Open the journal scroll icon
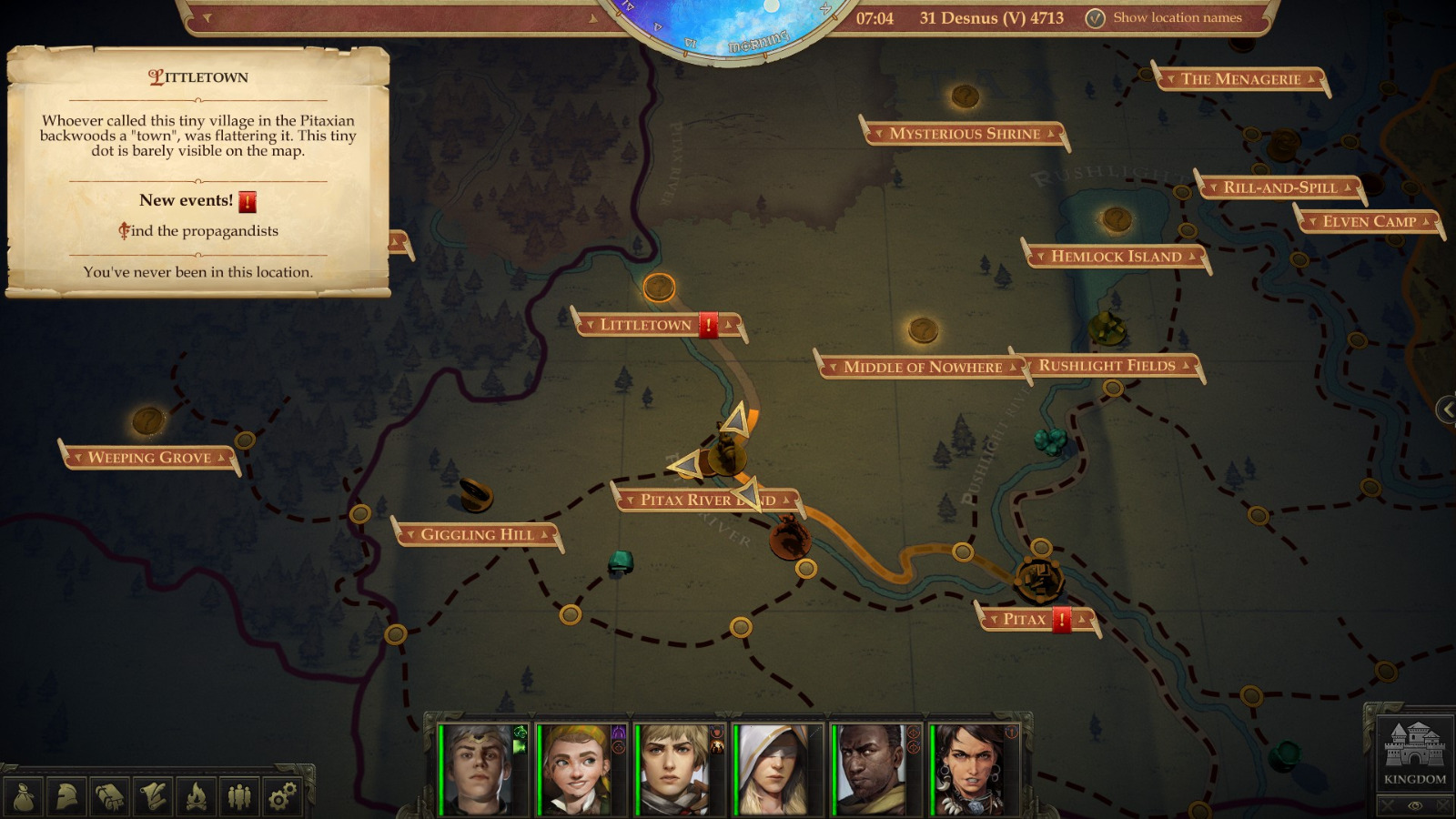1456x819 pixels. (x=152, y=796)
